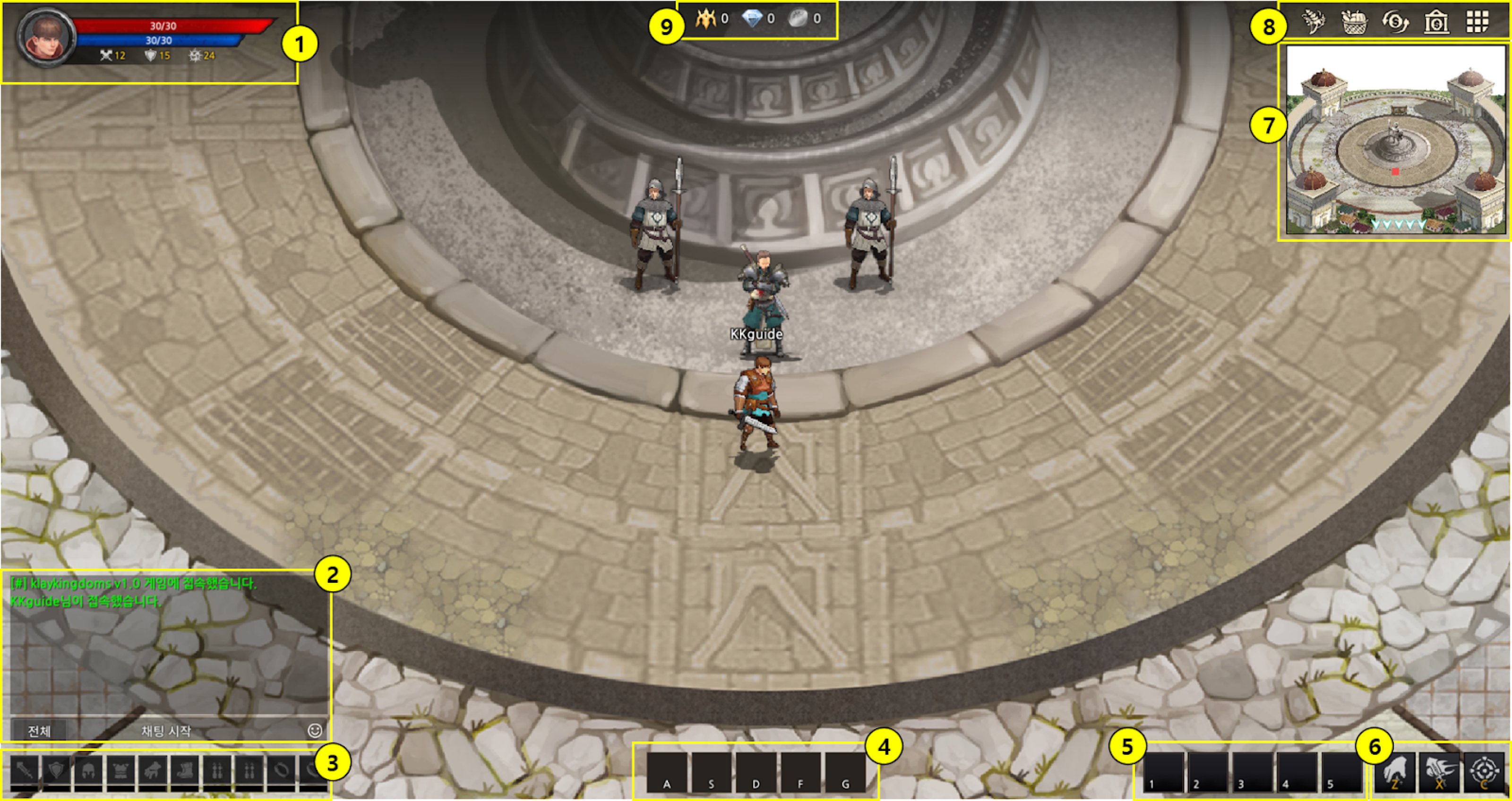Select the boots equipment slot
Viewport: 1512px width, 801px height.
pyautogui.click(x=185, y=770)
